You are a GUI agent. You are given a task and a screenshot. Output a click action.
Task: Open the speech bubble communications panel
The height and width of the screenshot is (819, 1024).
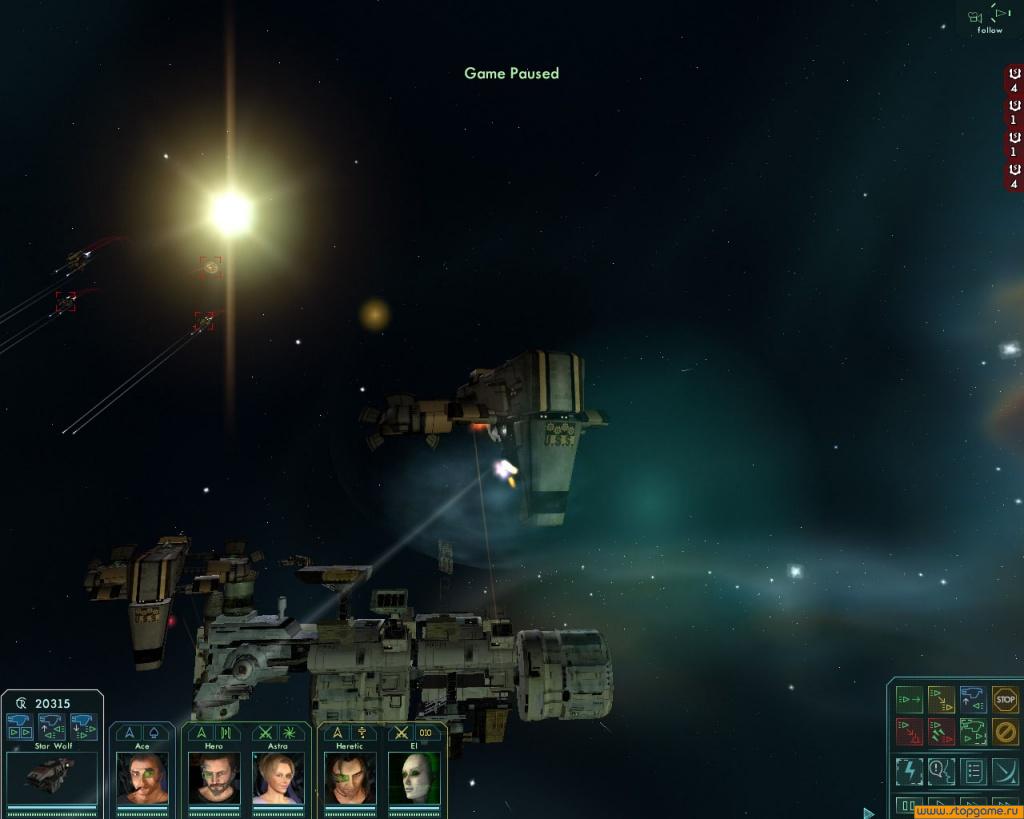pyautogui.click(x=941, y=771)
